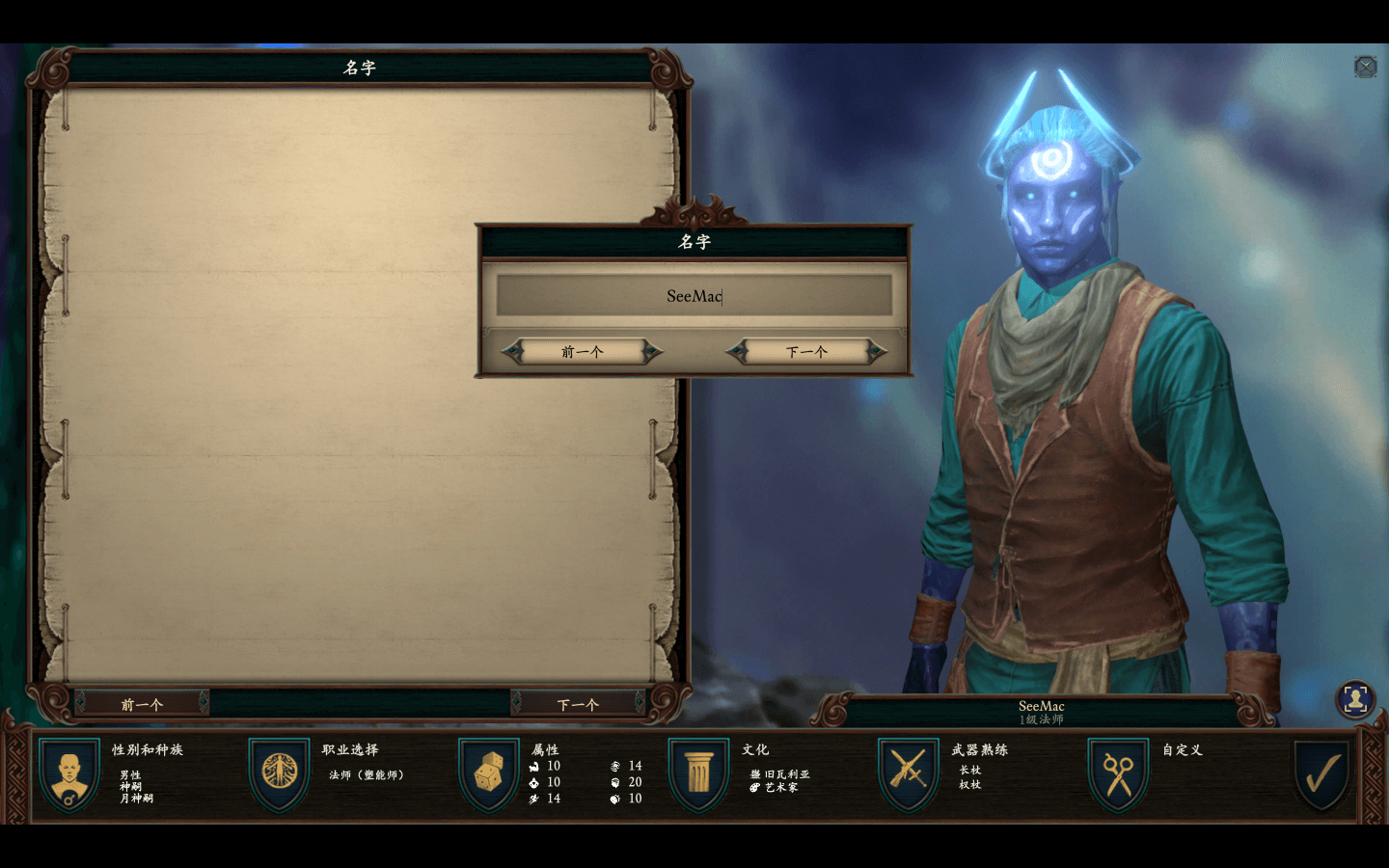This screenshot has height=868, width=1389.
Task: Open the 武器熟练 weapon proficiency step
Action: 909,773
